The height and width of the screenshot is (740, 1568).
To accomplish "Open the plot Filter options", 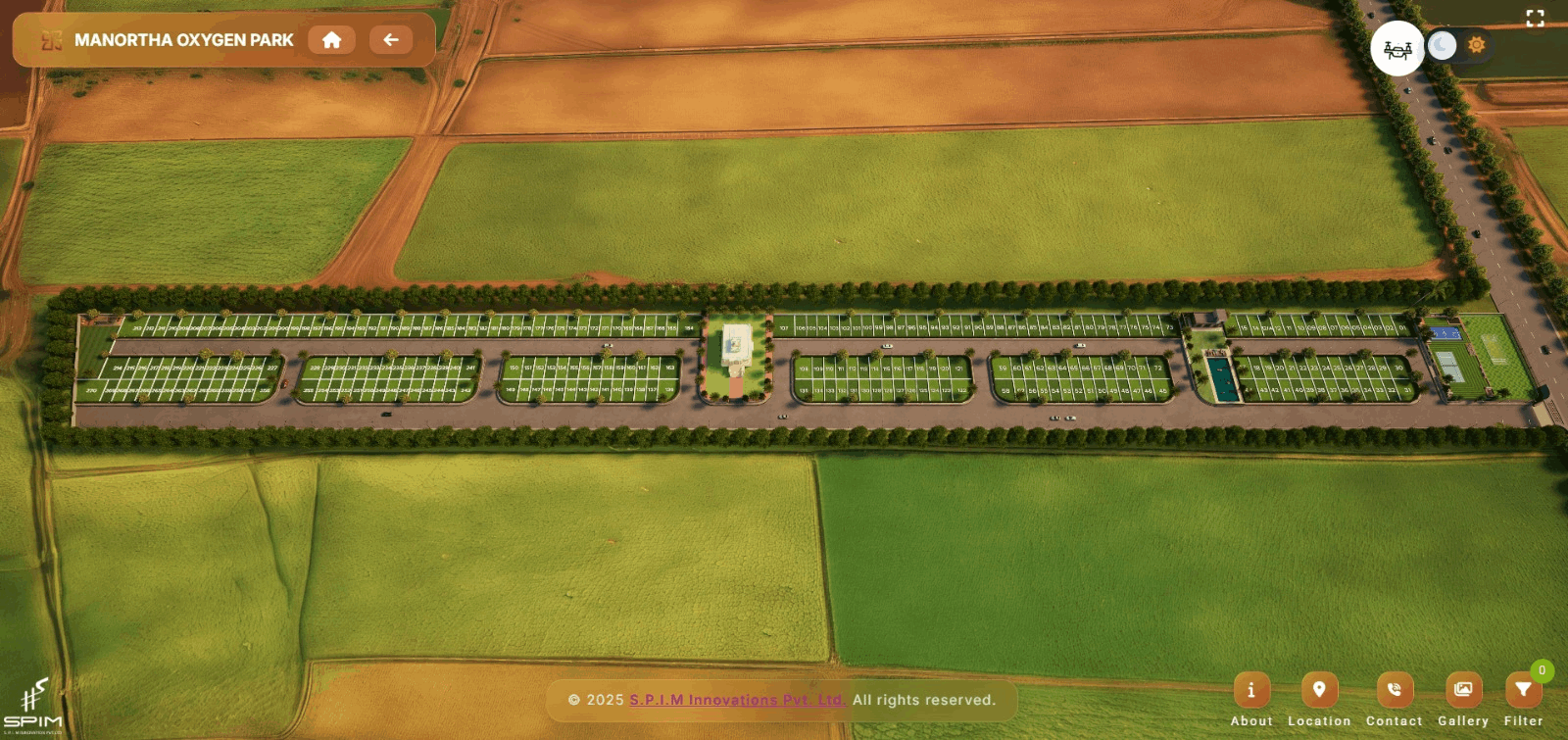I will tap(1523, 691).
